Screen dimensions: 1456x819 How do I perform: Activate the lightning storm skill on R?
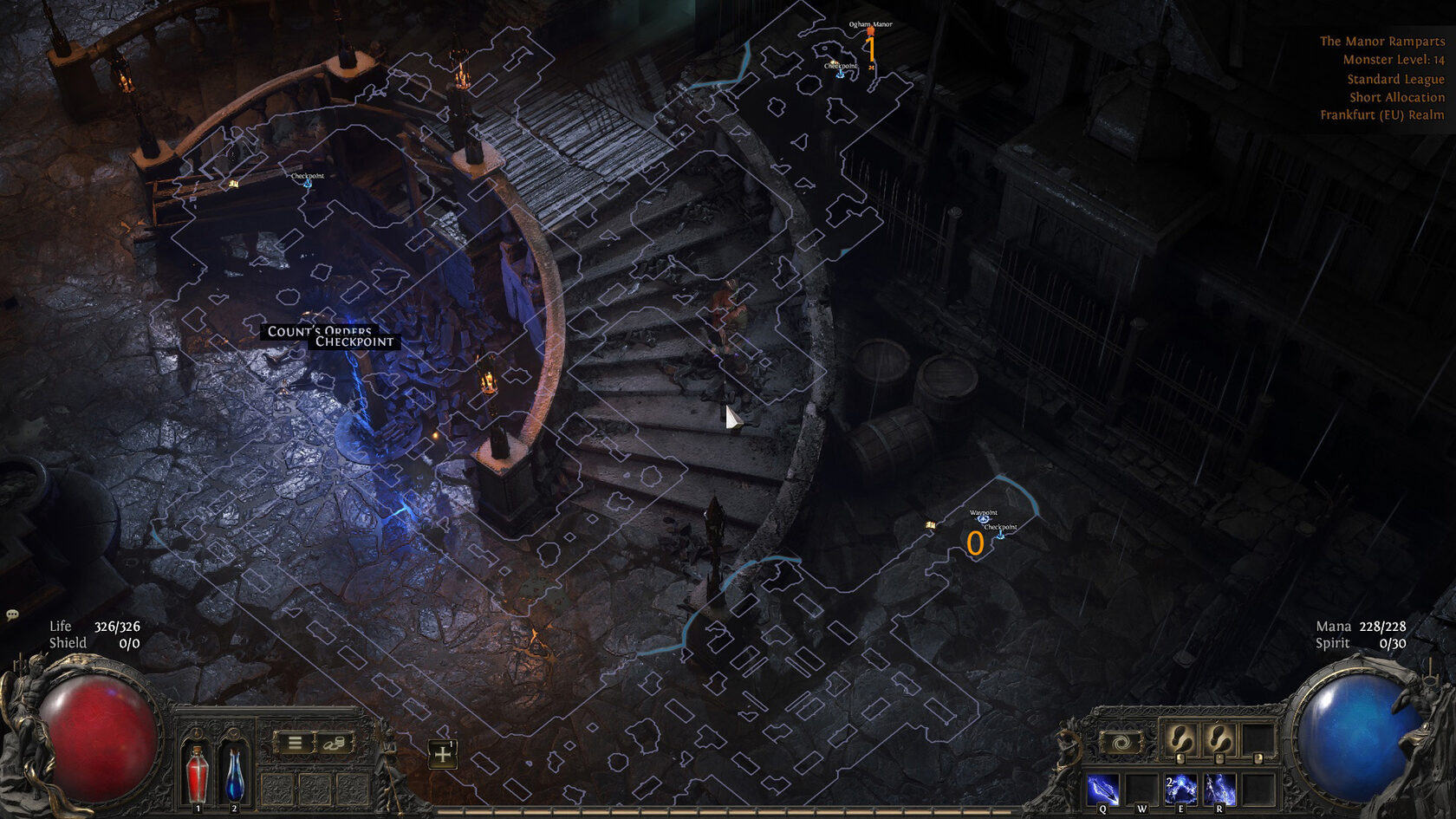1219,790
